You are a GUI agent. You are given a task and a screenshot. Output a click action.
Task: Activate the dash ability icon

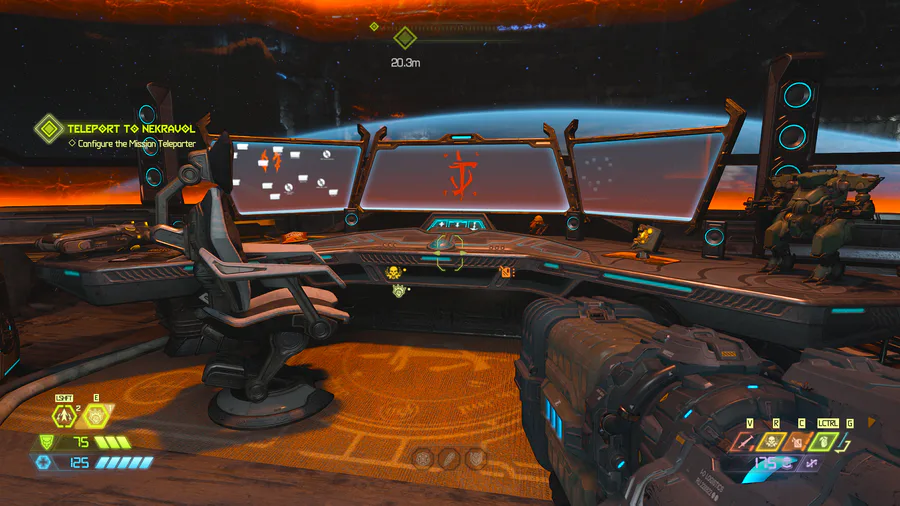coord(66,418)
